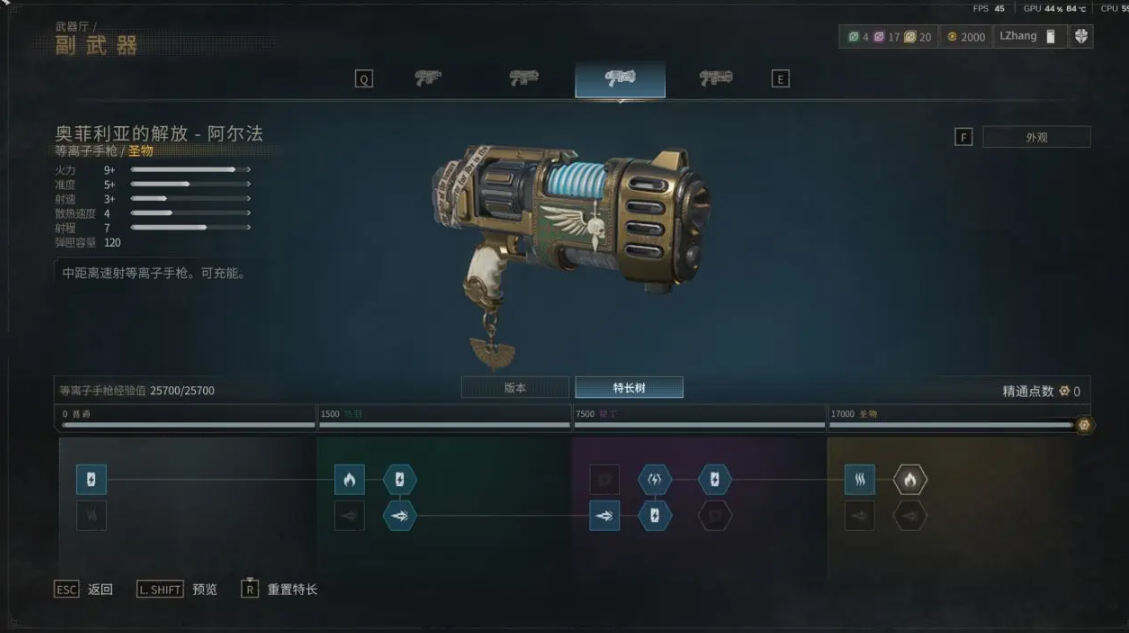Choose the lightning hexagon perk in the purple tier

point(655,480)
